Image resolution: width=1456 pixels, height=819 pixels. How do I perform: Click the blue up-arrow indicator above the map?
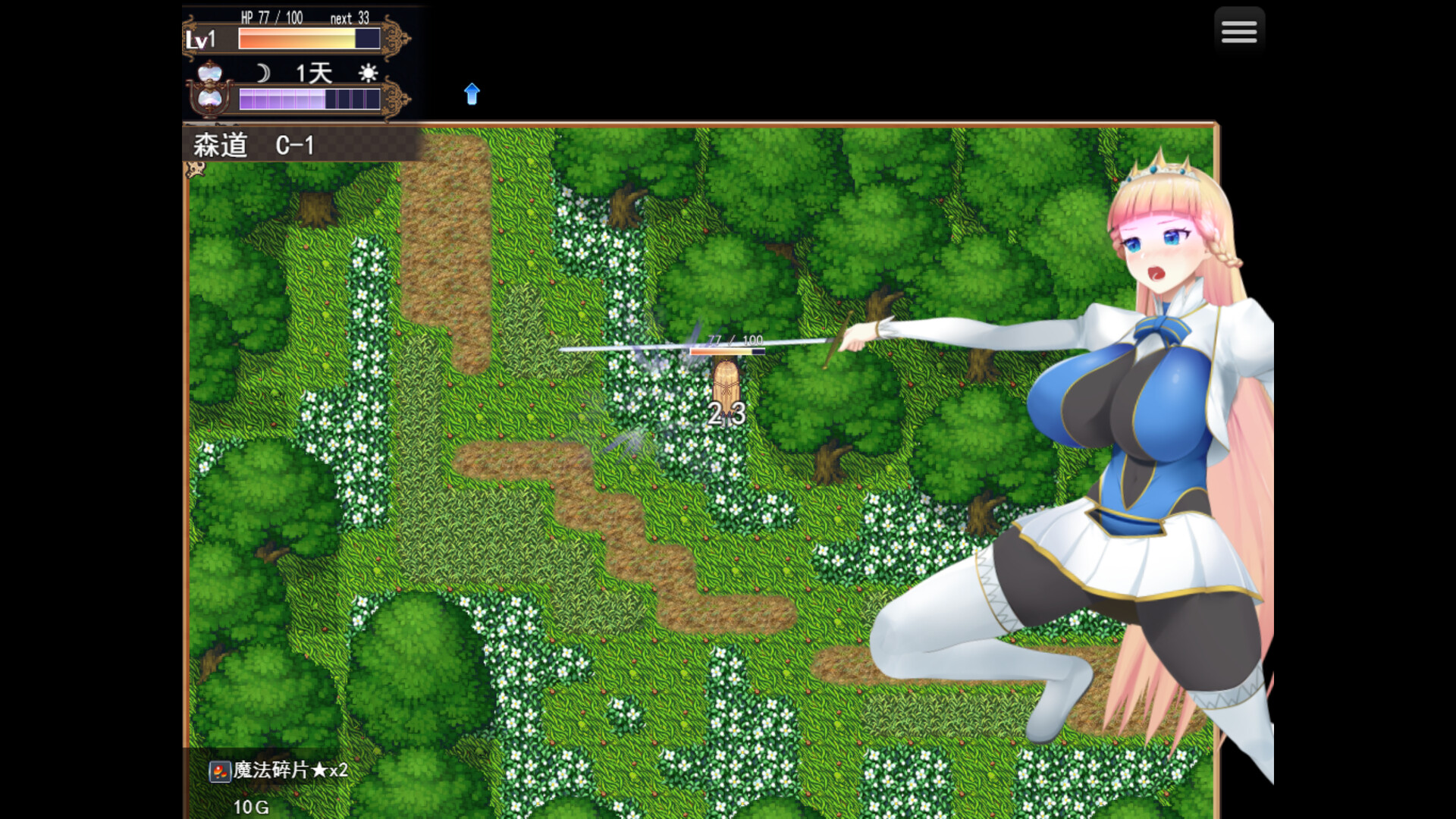point(472,94)
